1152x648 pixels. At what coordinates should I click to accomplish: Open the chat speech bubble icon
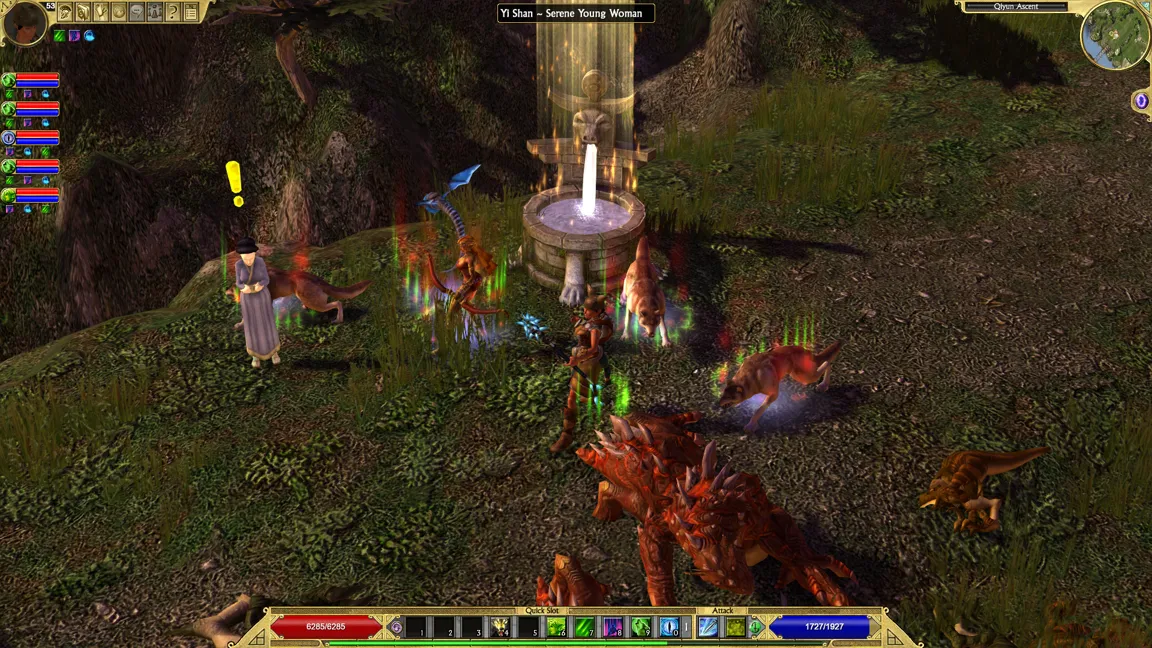(x=136, y=12)
